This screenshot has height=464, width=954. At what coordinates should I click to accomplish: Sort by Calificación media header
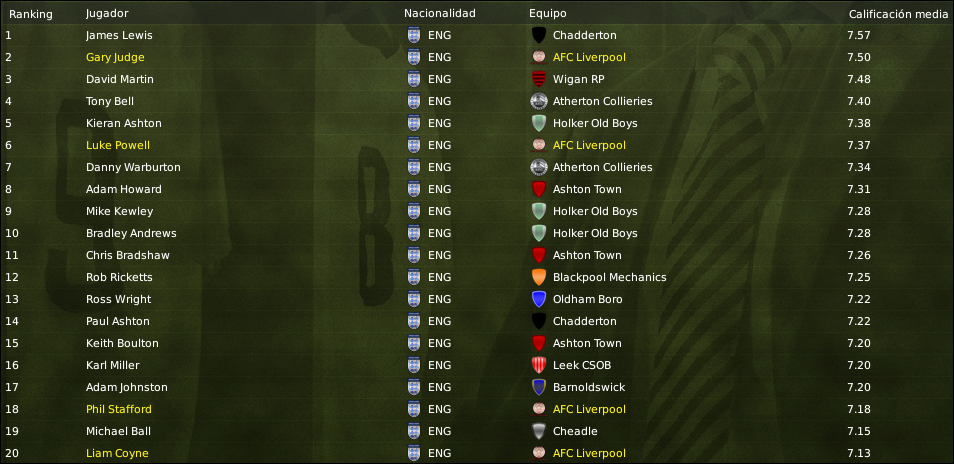(x=898, y=14)
